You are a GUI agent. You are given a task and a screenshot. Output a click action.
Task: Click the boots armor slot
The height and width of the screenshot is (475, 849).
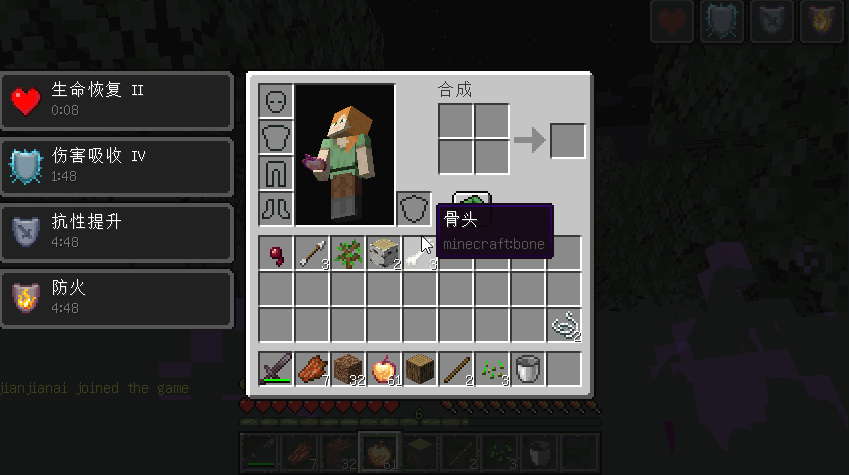(276, 209)
